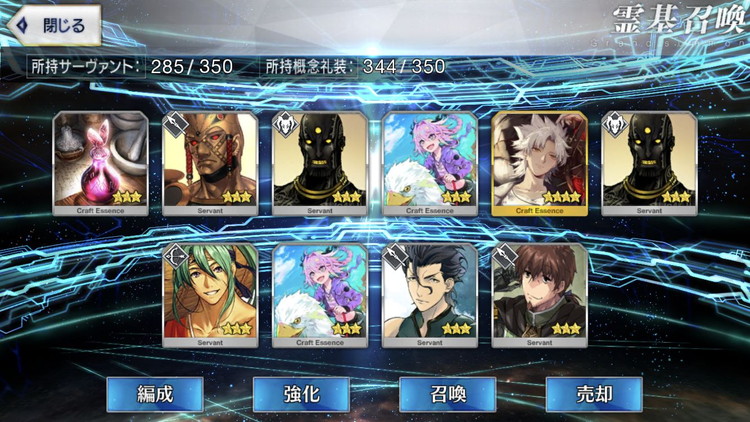The width and height of the screenshot is (750, 422).
Task: Tap the 召喚 summon button
Action: 447,393
